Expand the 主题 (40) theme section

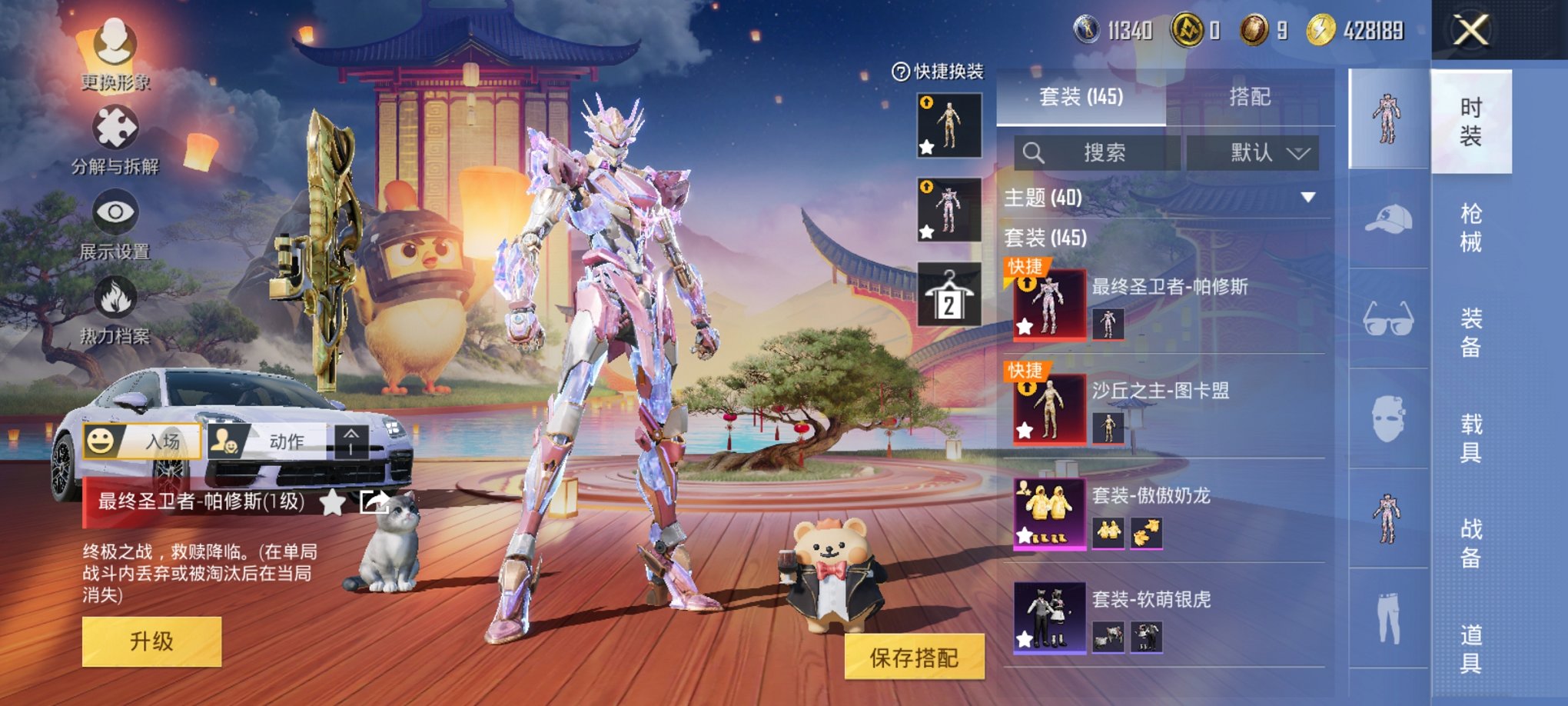pyautogui.click(x=1307, y=198)
